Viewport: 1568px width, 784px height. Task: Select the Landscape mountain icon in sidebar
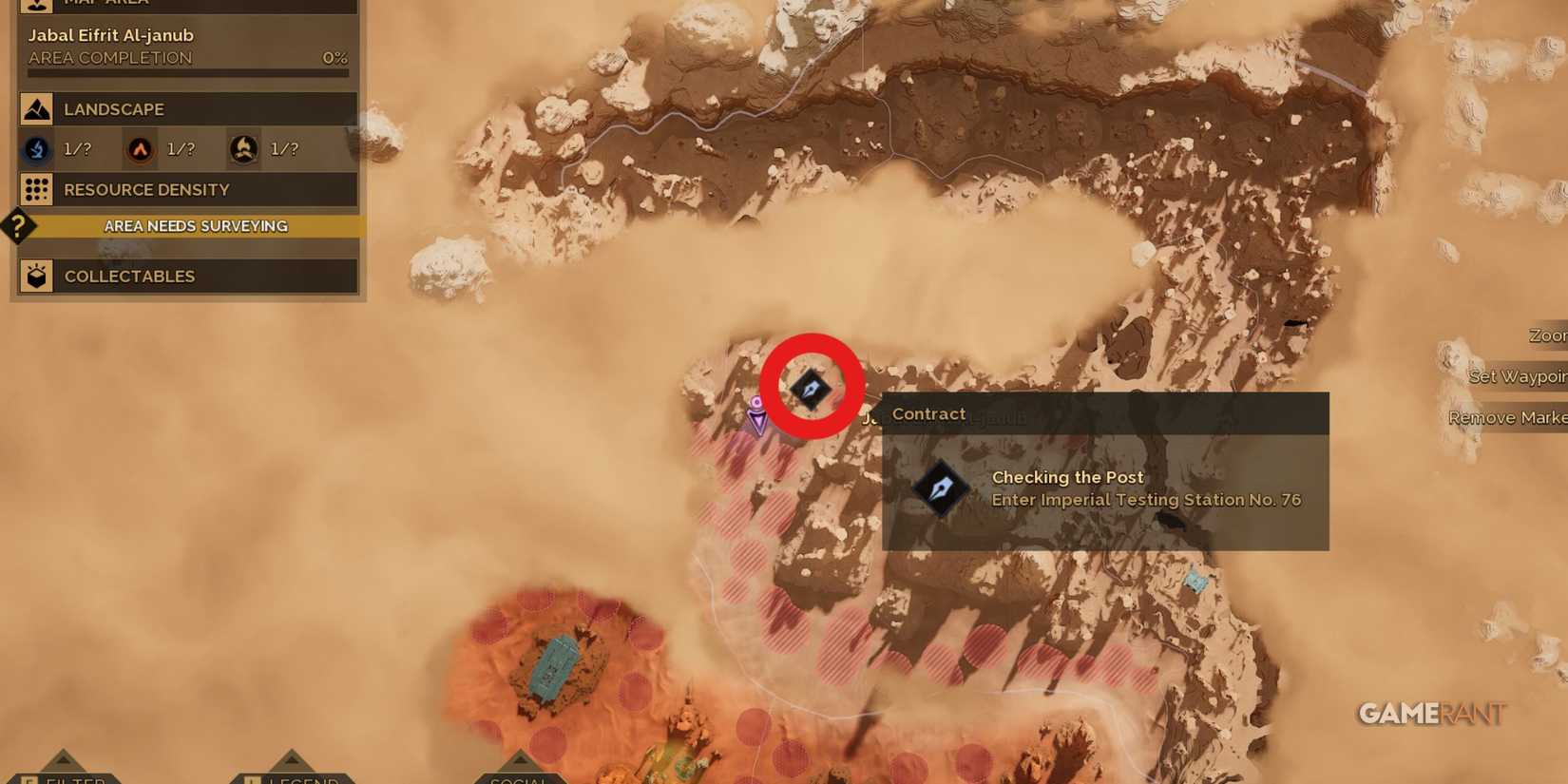(x=36, y=109)
